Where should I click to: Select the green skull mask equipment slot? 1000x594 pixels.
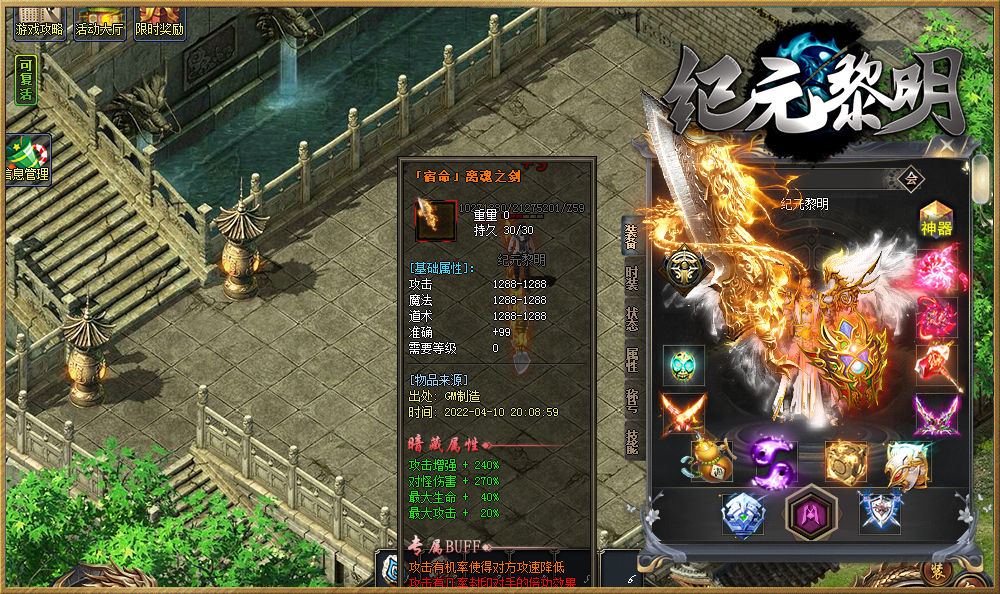click(x=684, y=365)
